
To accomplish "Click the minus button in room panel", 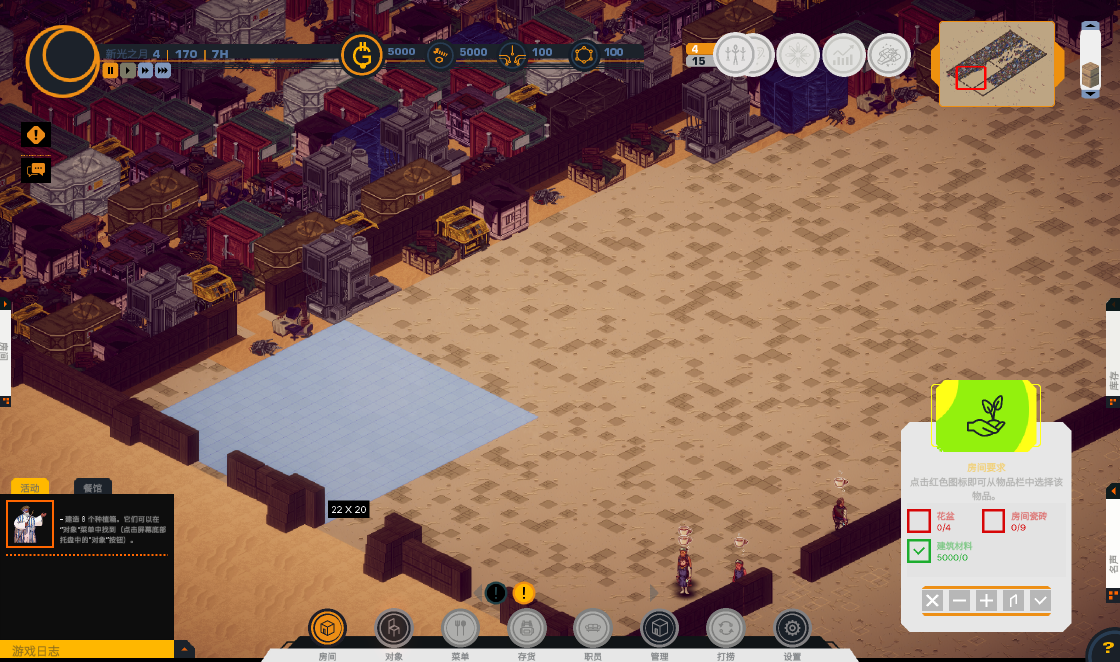I will pos(959,601).
